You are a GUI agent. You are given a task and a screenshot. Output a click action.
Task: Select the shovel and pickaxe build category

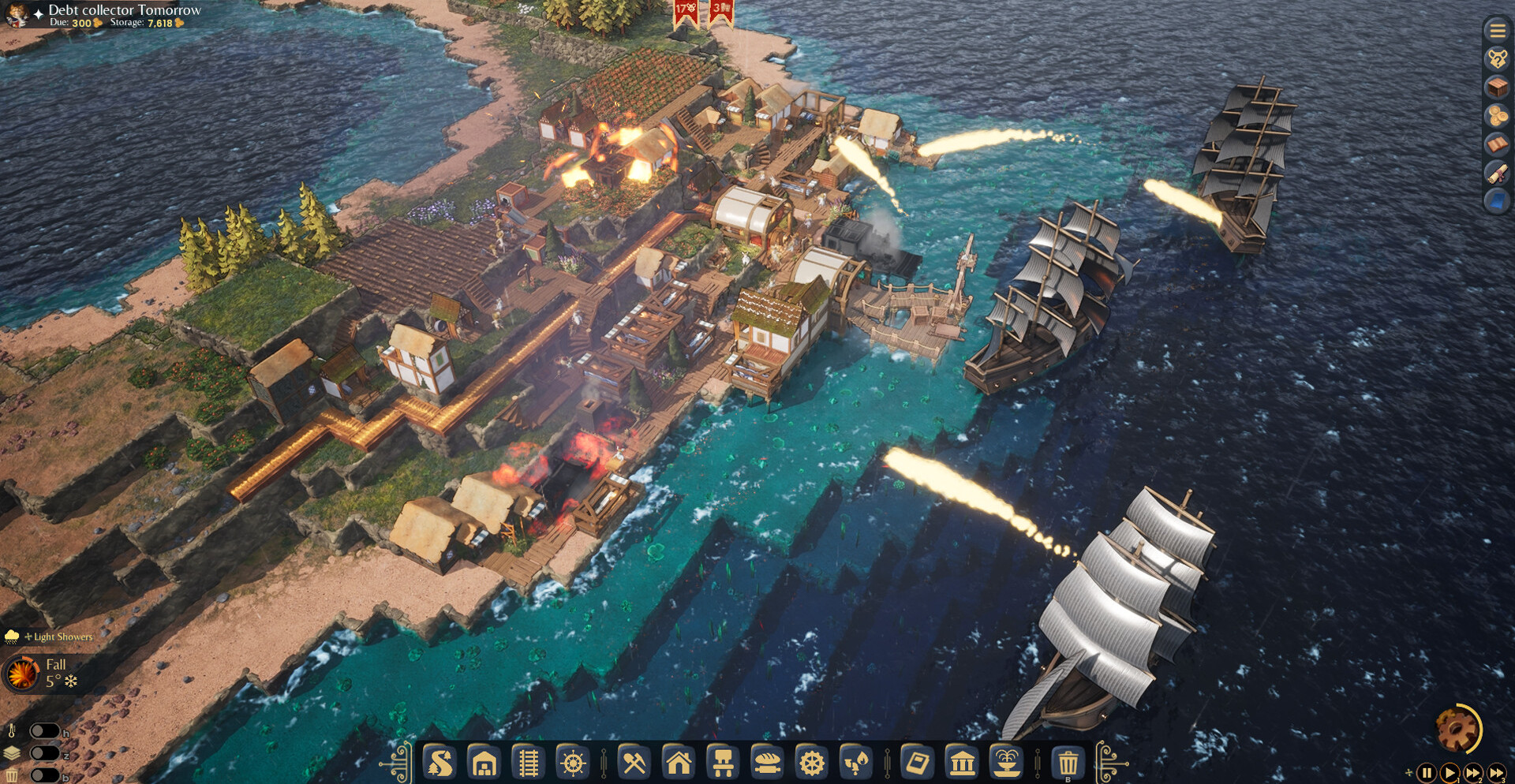click(634, 763)
